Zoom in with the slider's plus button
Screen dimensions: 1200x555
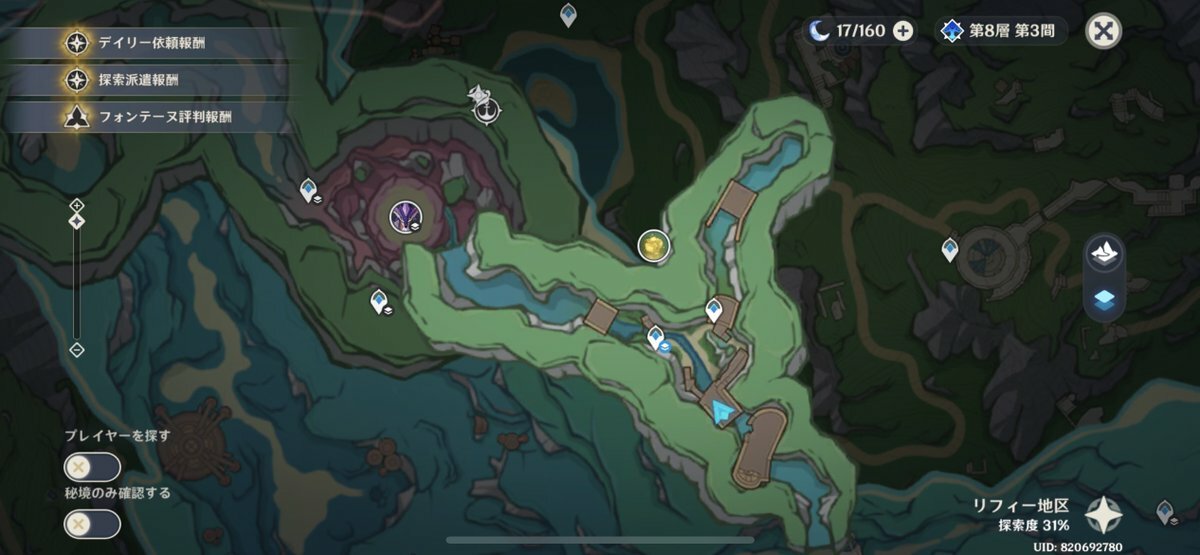(77, 205)
